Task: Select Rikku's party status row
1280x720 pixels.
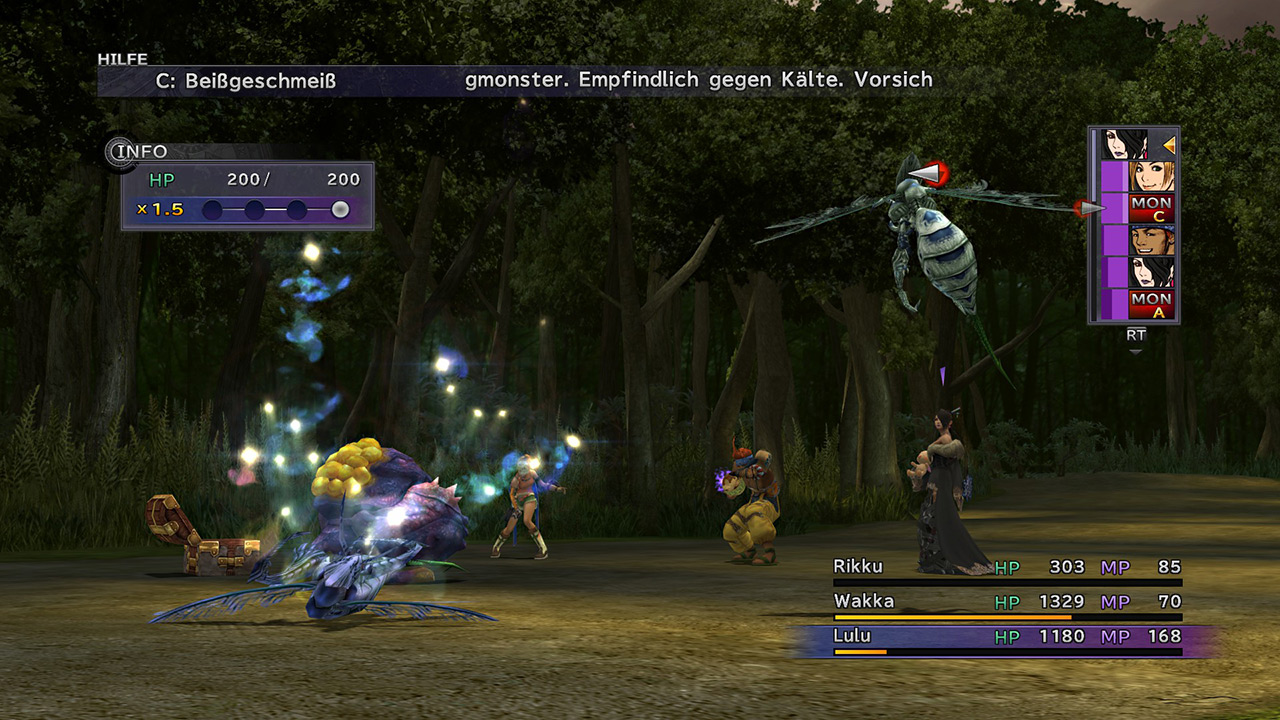Action: pos(1007,568)
